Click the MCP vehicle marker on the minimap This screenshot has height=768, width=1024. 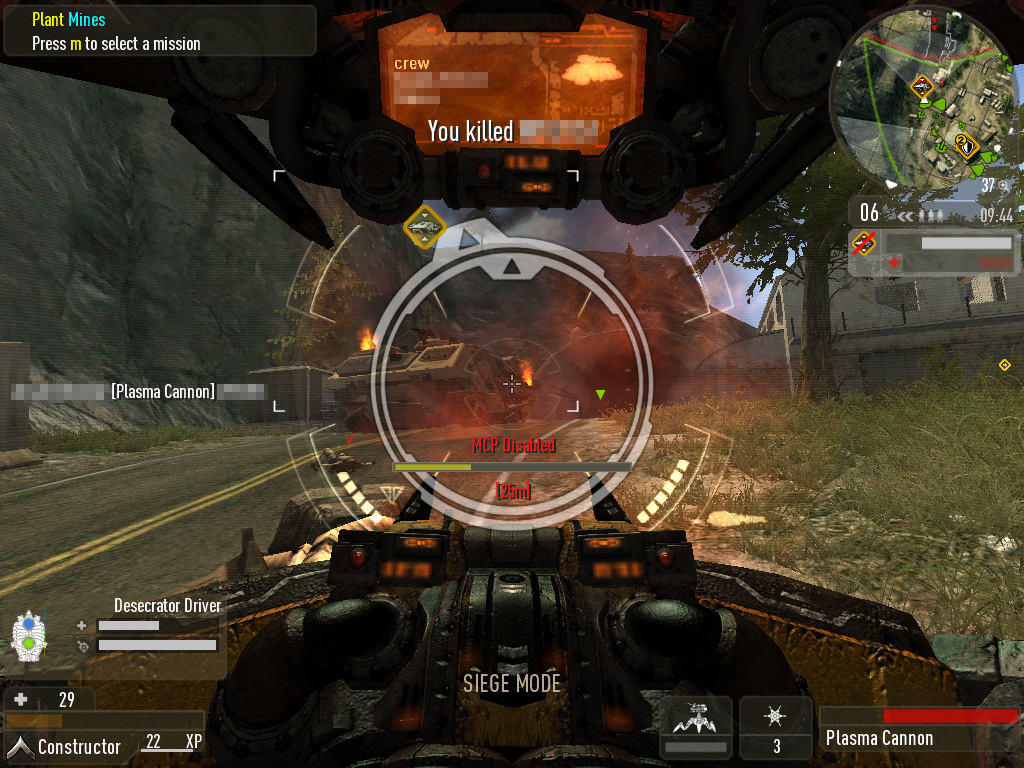[921, 88]
